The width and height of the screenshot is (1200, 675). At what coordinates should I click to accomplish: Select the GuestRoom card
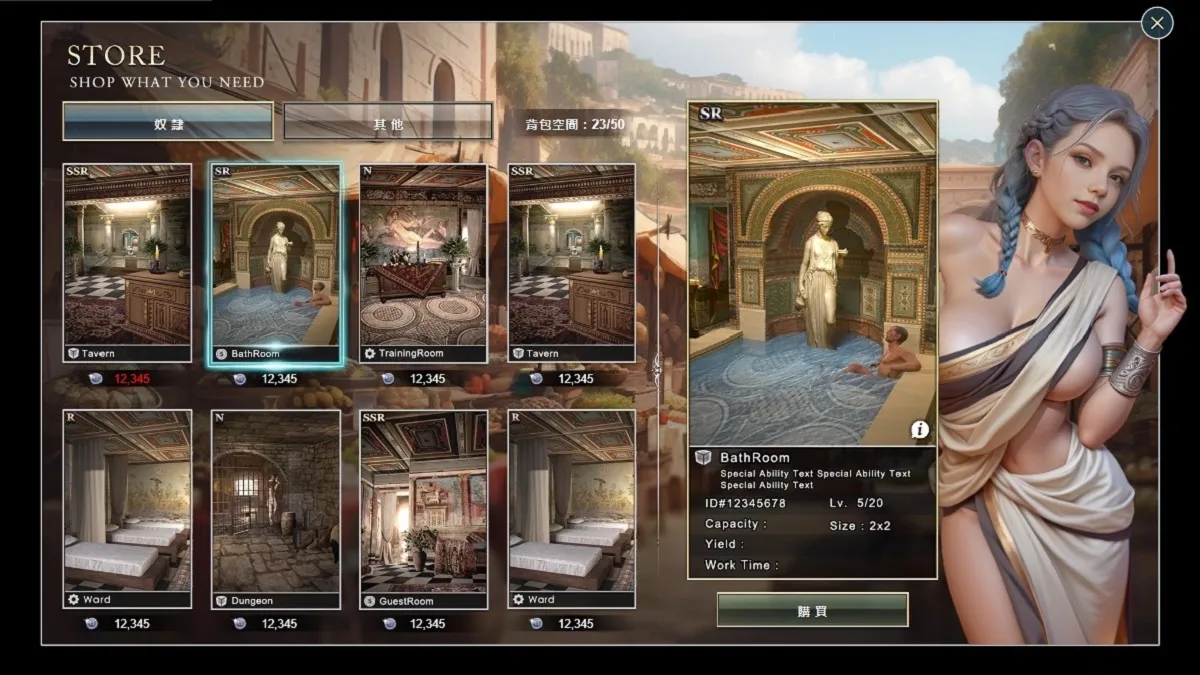pos(423,509)
